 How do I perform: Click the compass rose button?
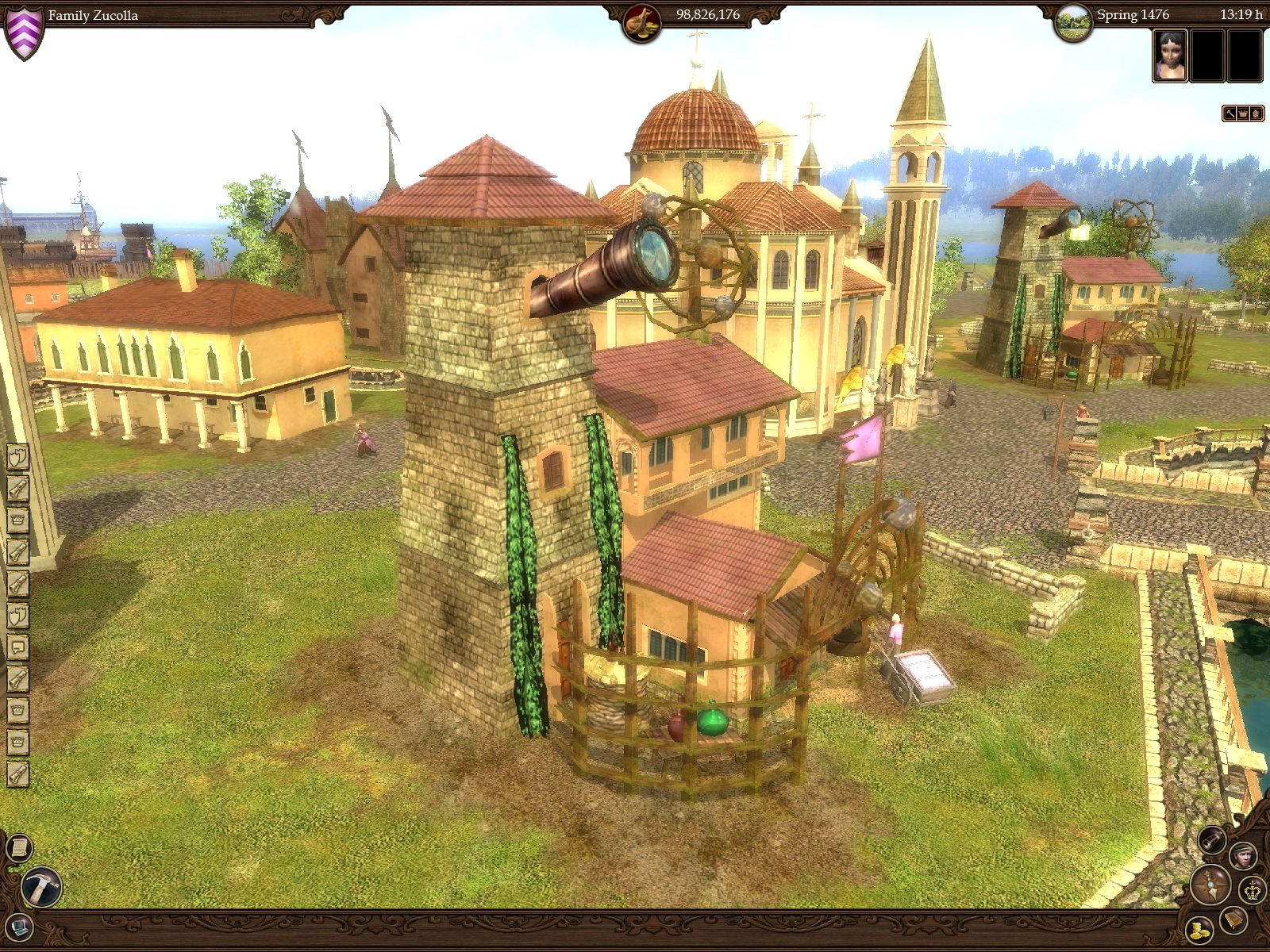(x=1211, y=885)
